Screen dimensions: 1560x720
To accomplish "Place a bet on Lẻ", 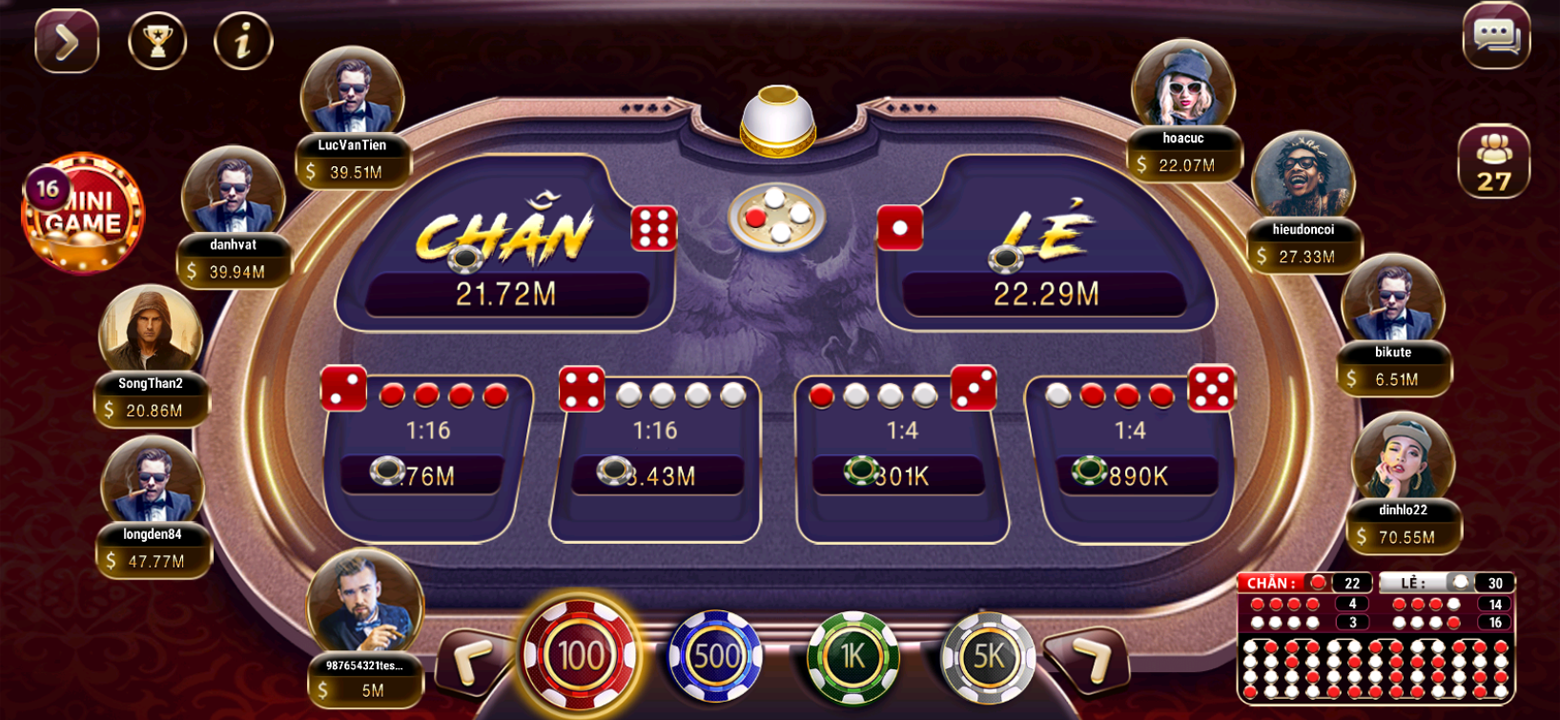I will point(1045,250).
